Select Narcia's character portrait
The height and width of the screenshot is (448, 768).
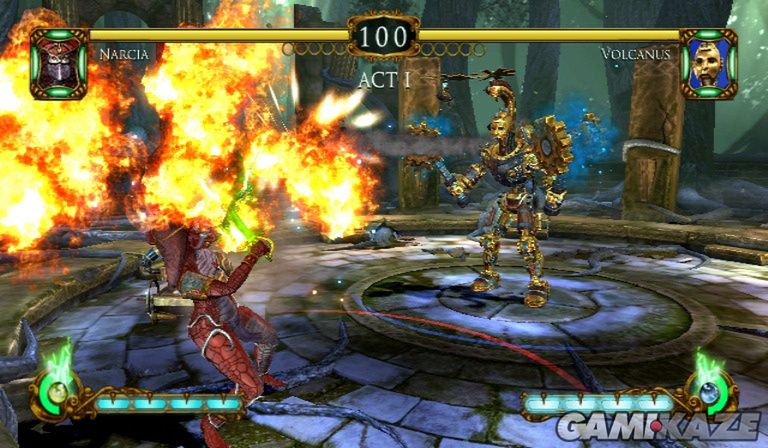(x=59, y=63)
